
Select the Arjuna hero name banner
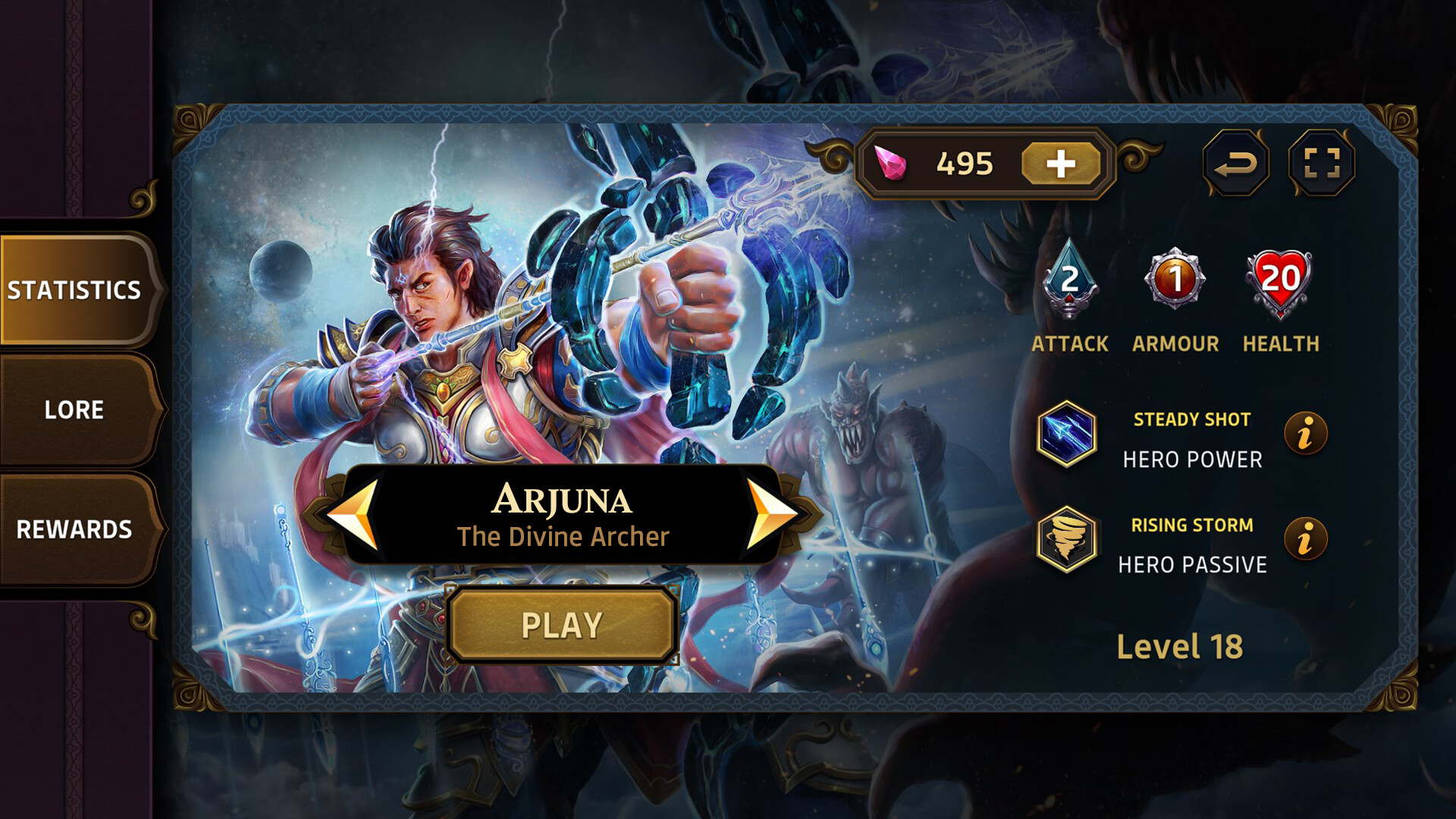tap(562, 500)
